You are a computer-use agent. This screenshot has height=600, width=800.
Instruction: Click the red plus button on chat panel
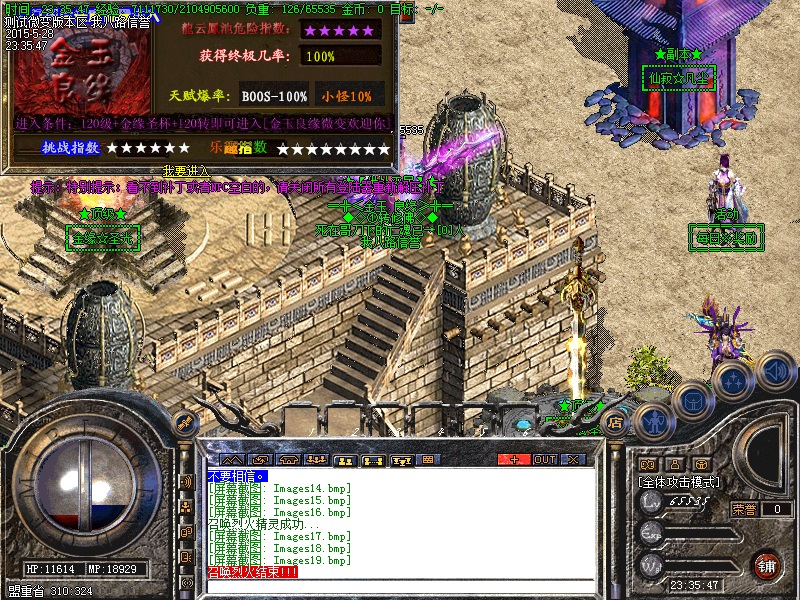tap(515, 459)
